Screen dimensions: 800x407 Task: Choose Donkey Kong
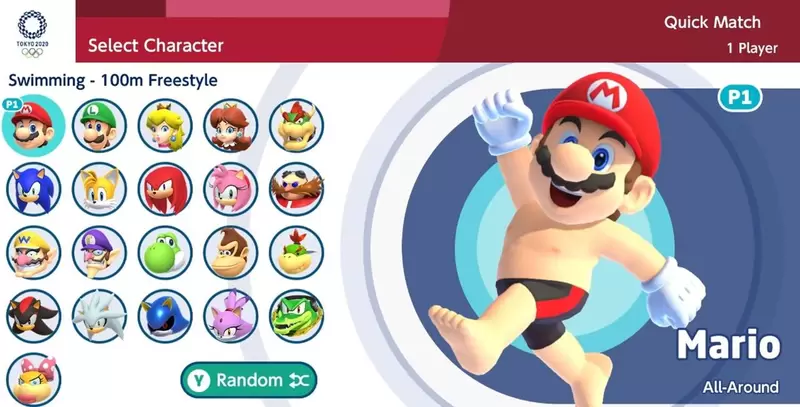point(230,253)
